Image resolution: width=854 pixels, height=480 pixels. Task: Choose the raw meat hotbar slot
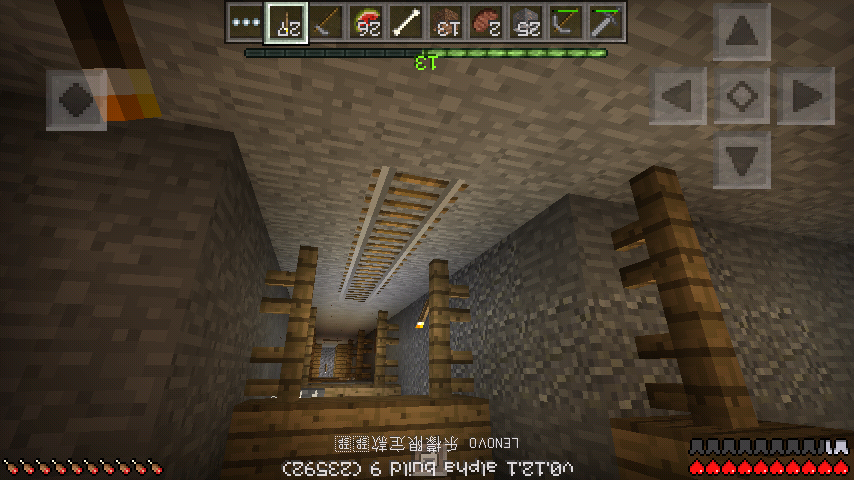[487, 21]
